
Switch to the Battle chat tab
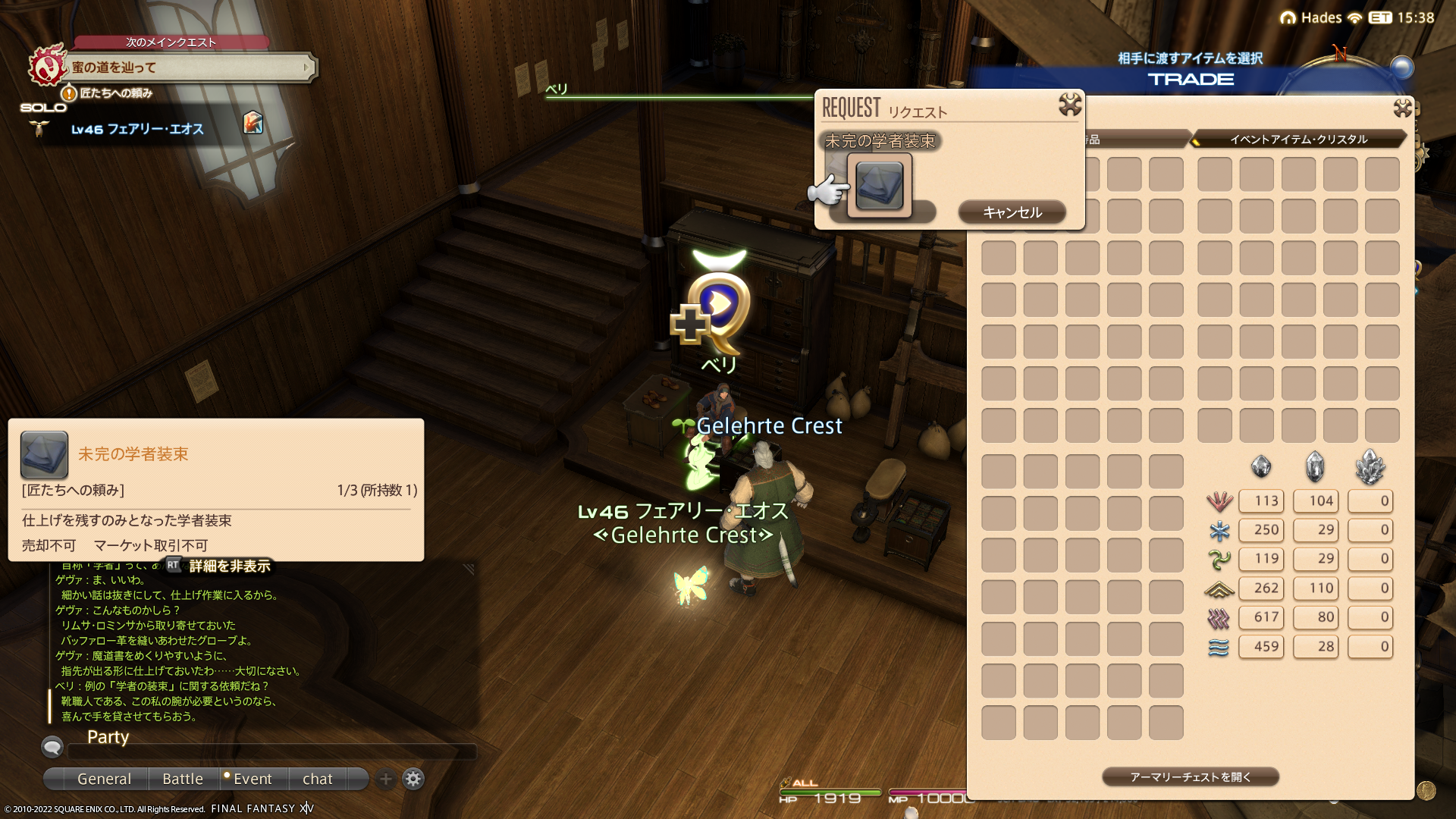point(183,779)
